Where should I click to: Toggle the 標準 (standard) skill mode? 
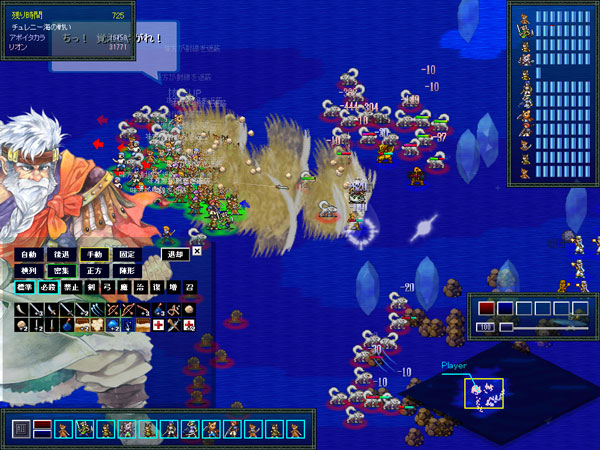tap(24, 288)
